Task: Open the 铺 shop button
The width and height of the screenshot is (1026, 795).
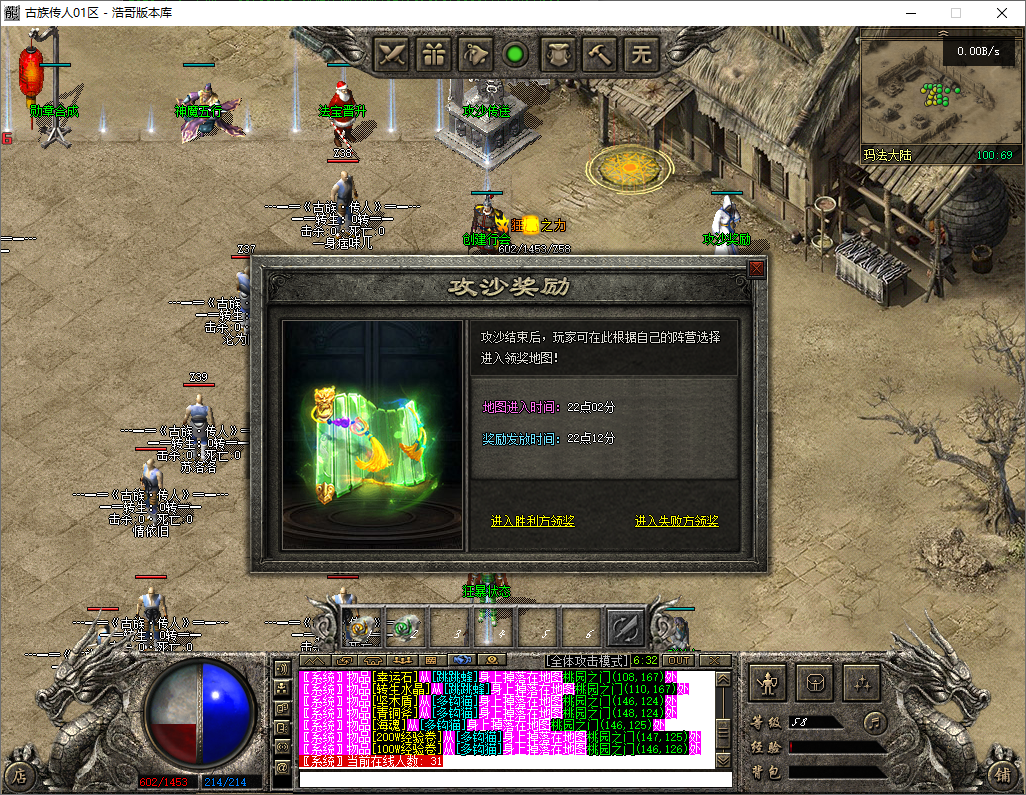Action: pyautogui.click(x=1002, y=773)
